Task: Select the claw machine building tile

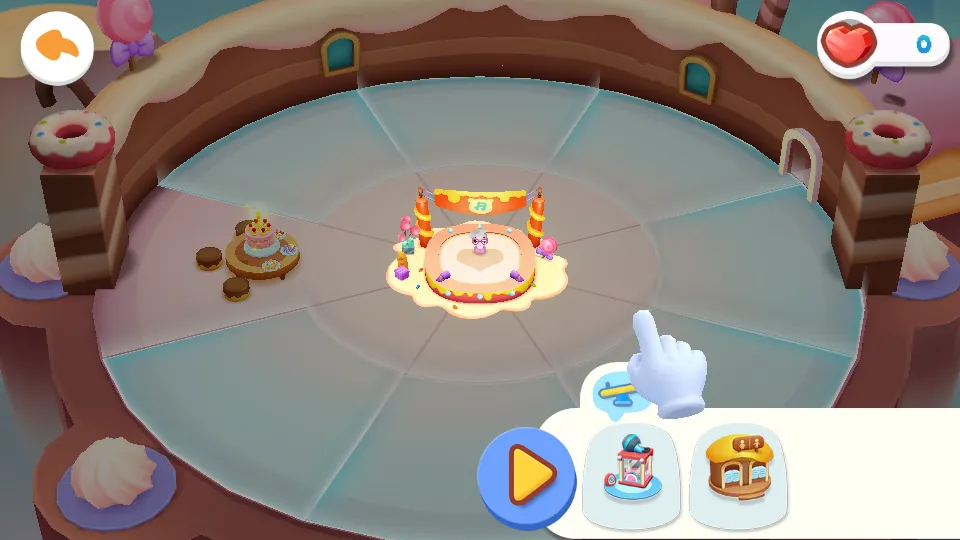Action: point(630,474)
